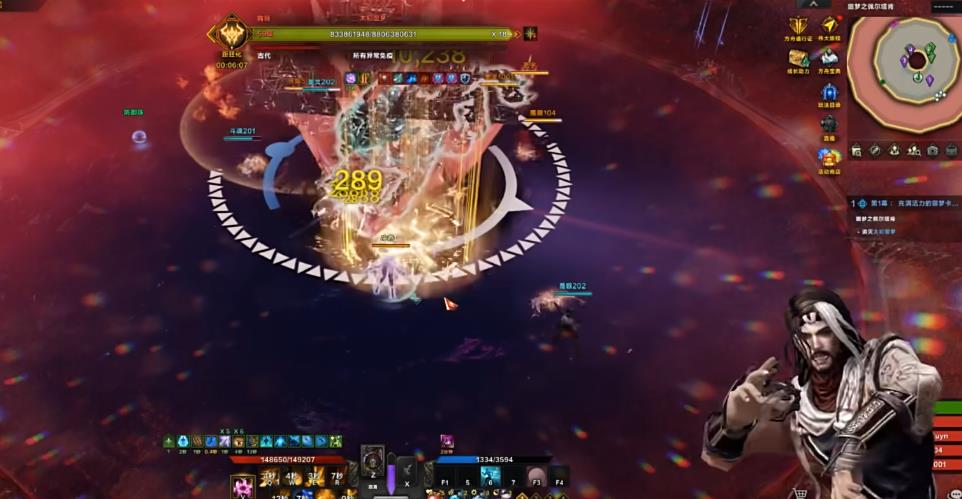The width and height of the screenshot is (962, 499).
Task: Click the blue portal icon in side menu
Action: pos(828,90)
